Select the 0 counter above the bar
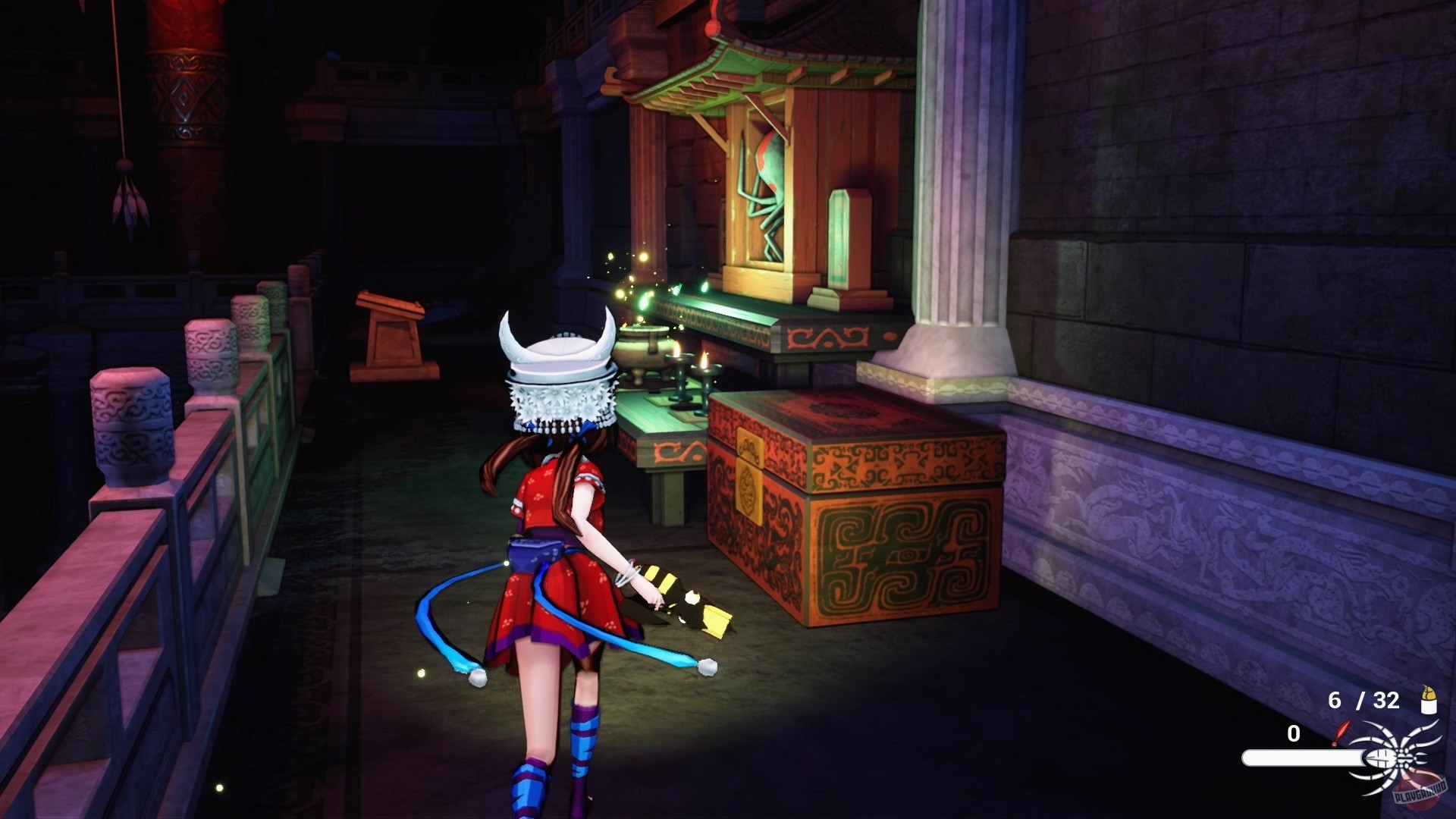Image resolution: width=1456 pixels, height=819 pixels. click(x=1294, y=733)
